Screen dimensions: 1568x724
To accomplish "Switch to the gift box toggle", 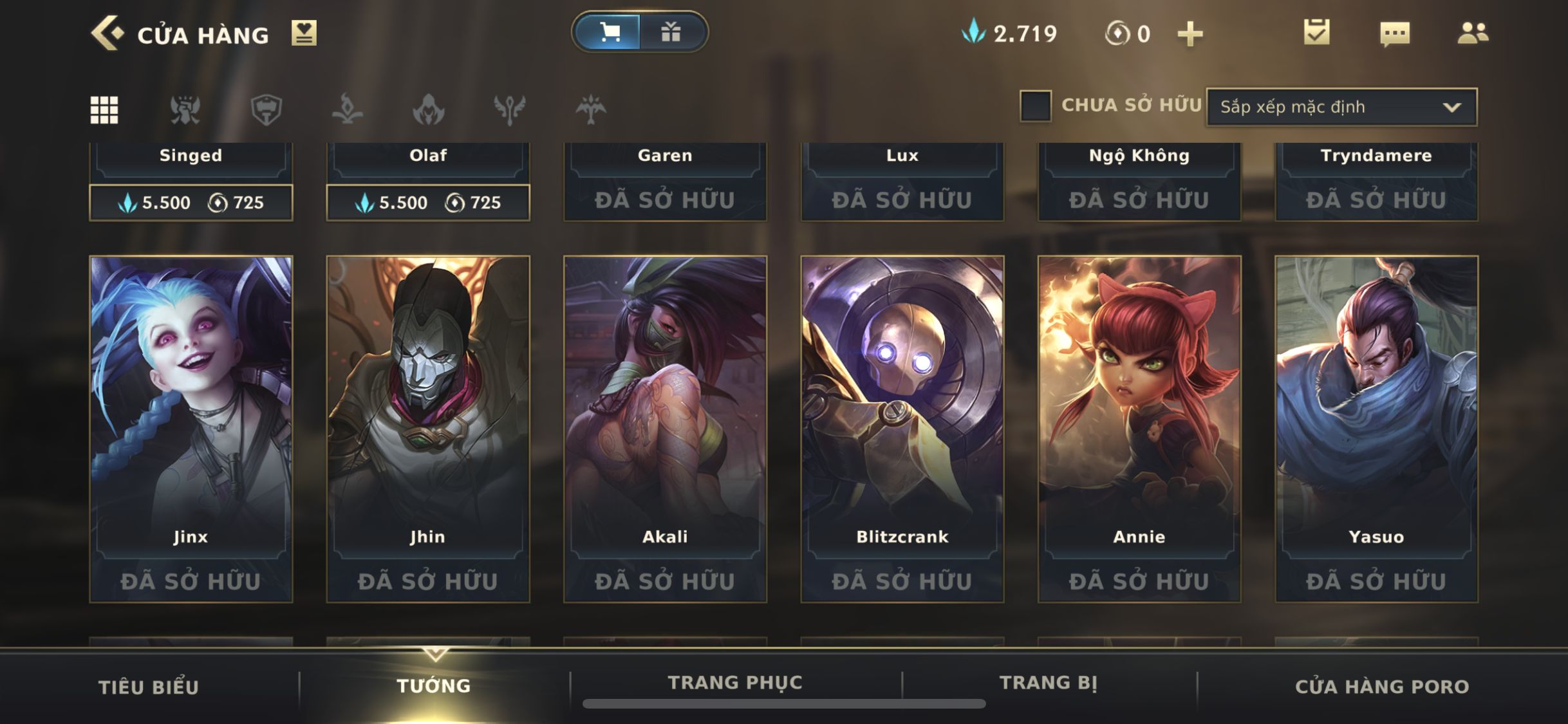I will (x=671, y=32).
